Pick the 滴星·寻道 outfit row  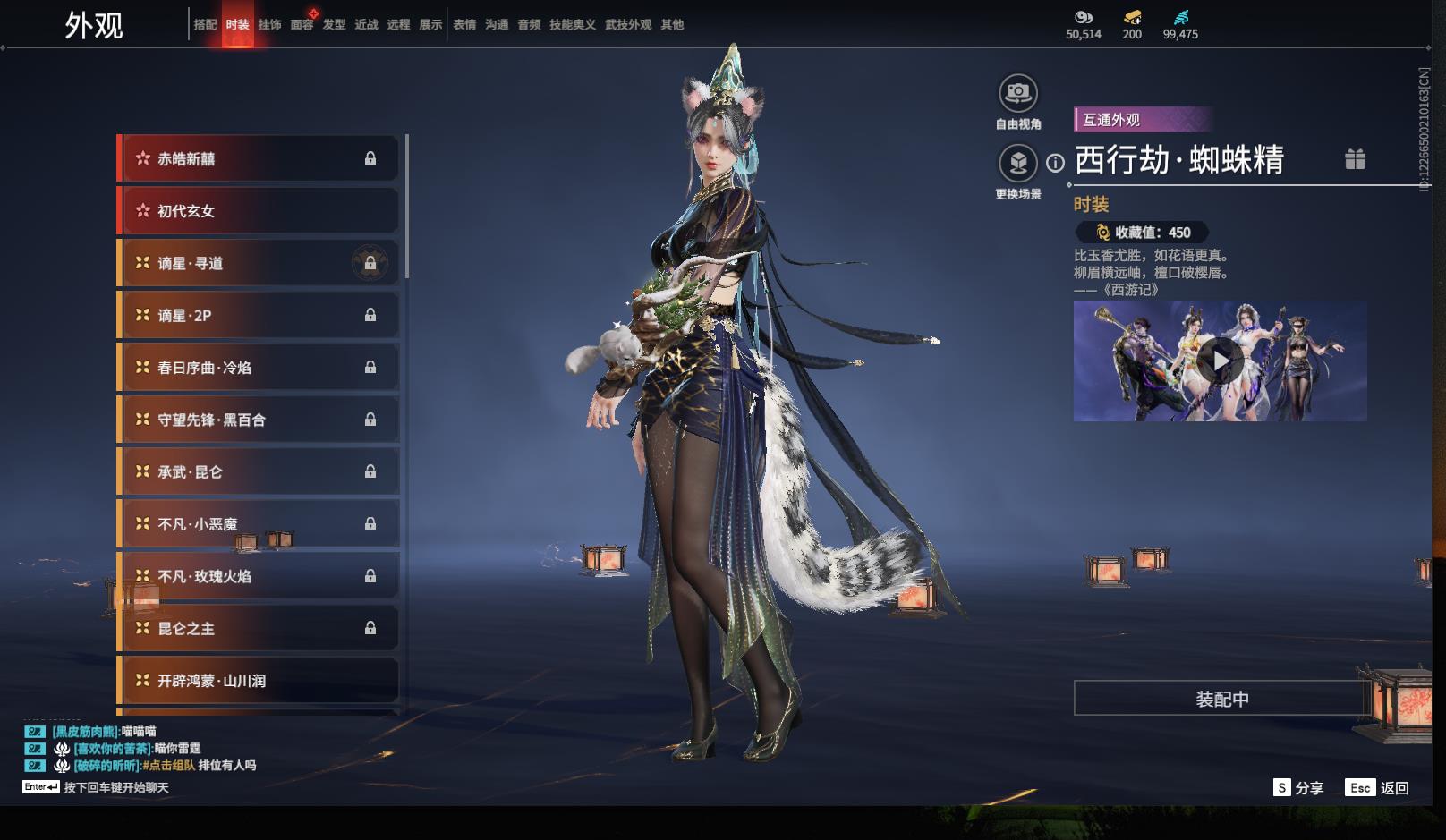pos(258,264)
